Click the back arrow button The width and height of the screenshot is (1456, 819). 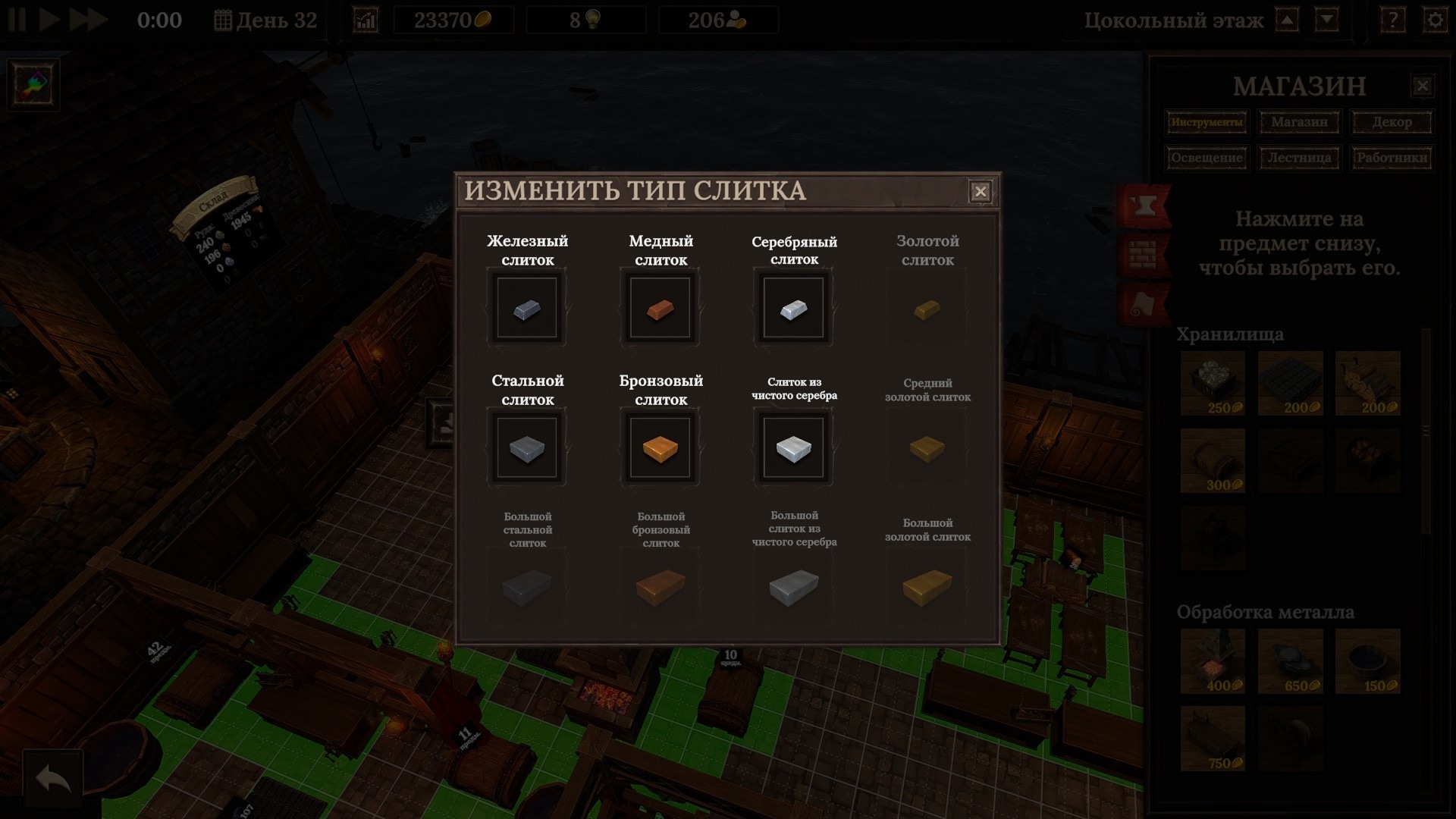pyautogui.click(x=52, y=779)
